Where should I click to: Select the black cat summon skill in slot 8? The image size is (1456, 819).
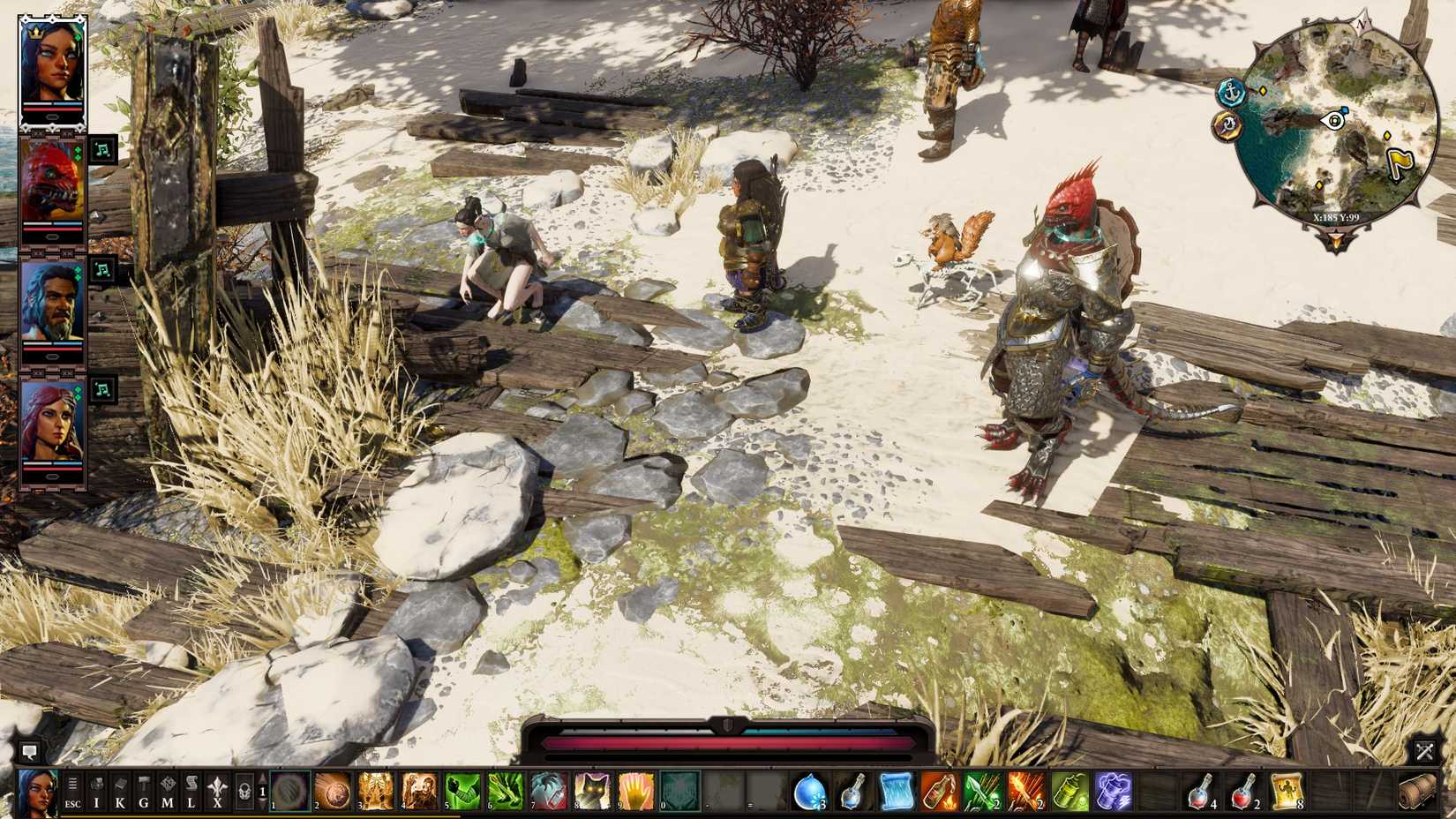(x=591, y=791)
